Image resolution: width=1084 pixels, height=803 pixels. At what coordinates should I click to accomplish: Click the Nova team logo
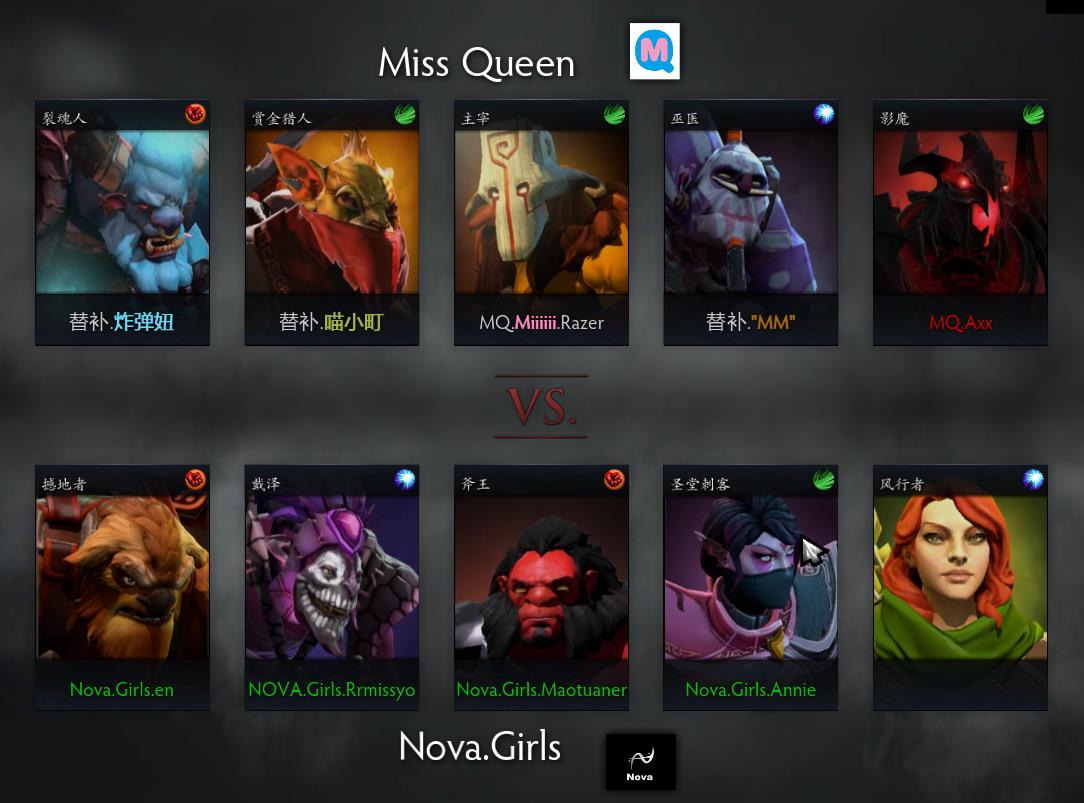tap(640, 762)
